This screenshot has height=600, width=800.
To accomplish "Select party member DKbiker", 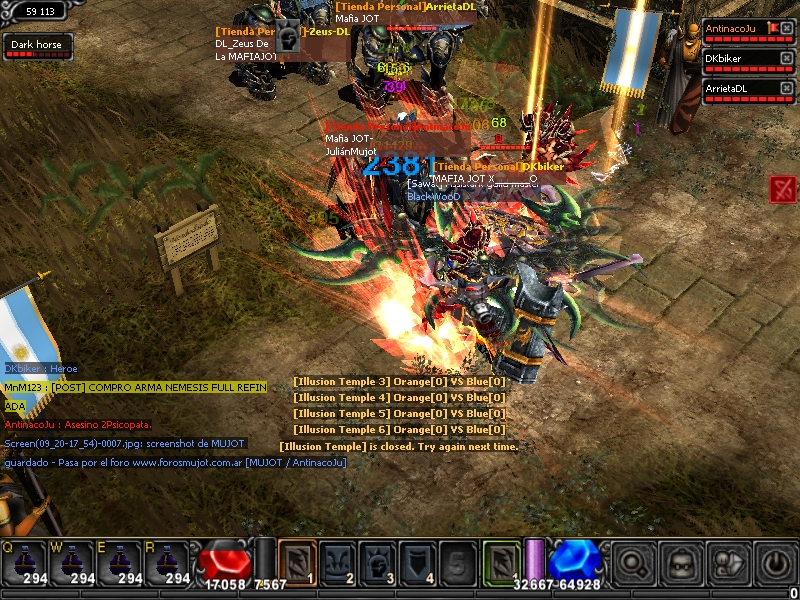I will 740,60.
